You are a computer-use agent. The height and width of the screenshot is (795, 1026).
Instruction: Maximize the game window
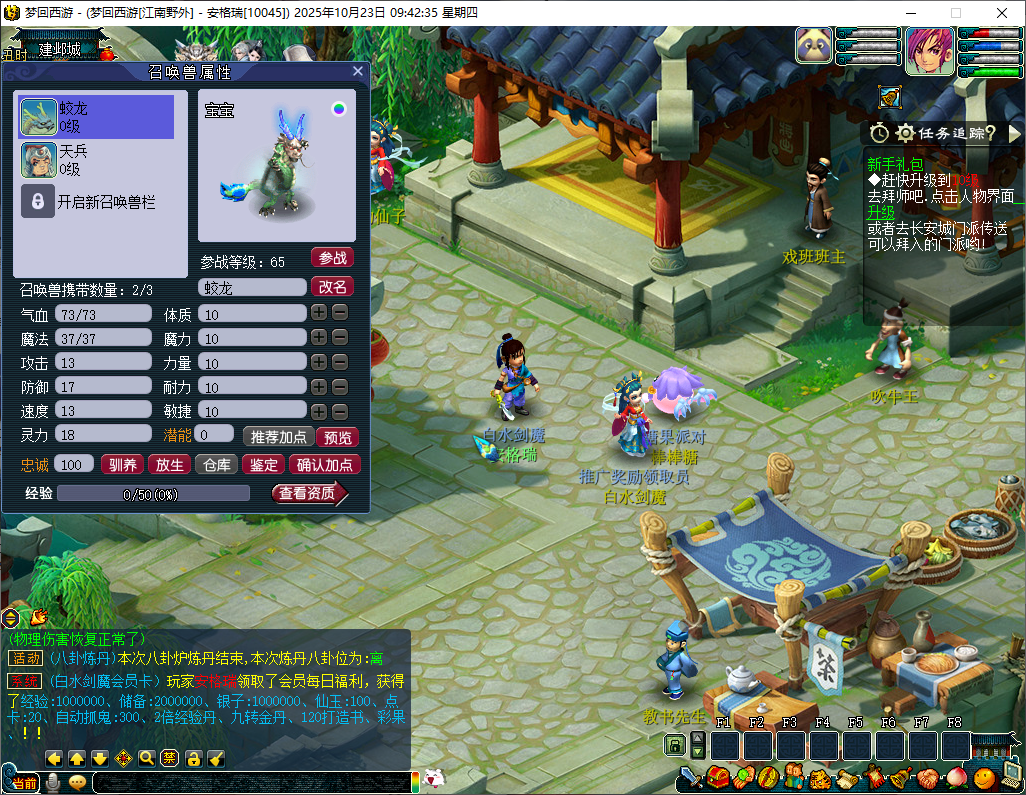click(x=955, y=13)
